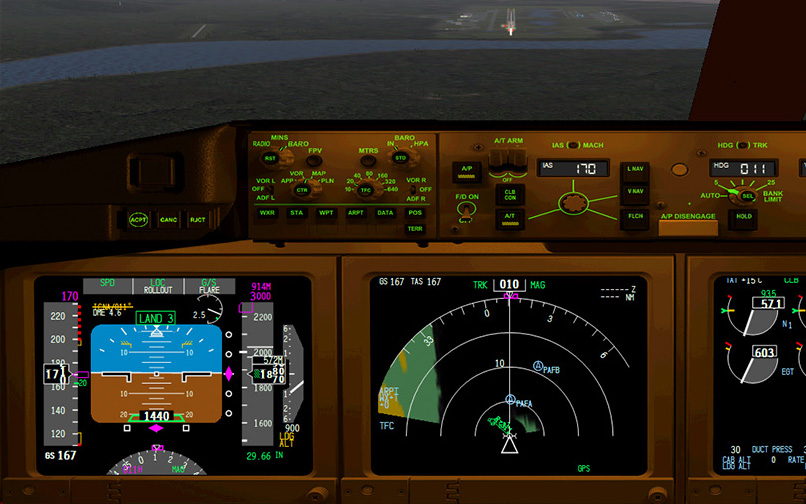This screenshot has height=504, width=806.
Task: Engage the A/T autothrottle button
Action: [x=509, y=216]
